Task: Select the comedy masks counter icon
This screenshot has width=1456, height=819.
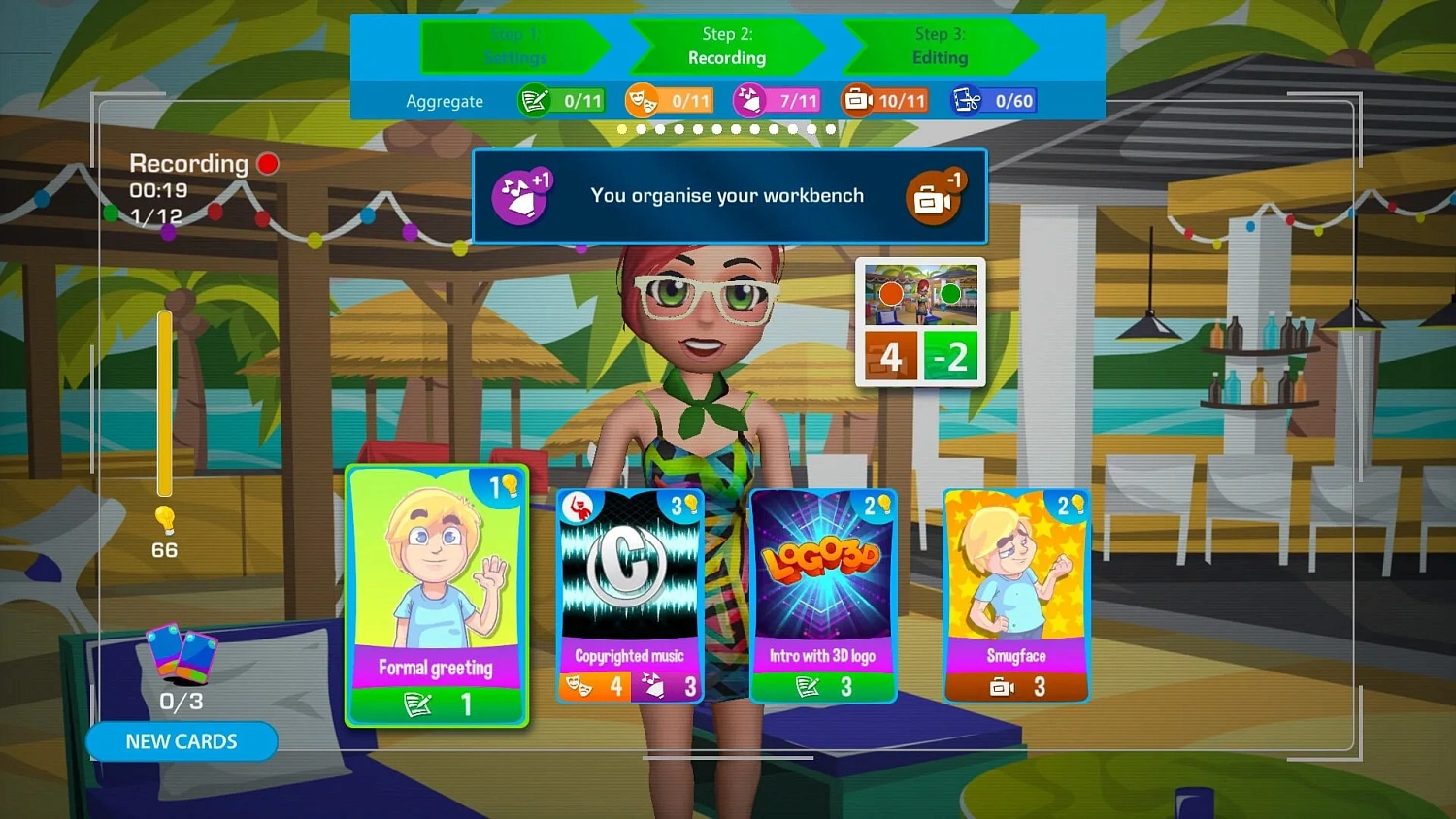Action: tap(640, 100)
